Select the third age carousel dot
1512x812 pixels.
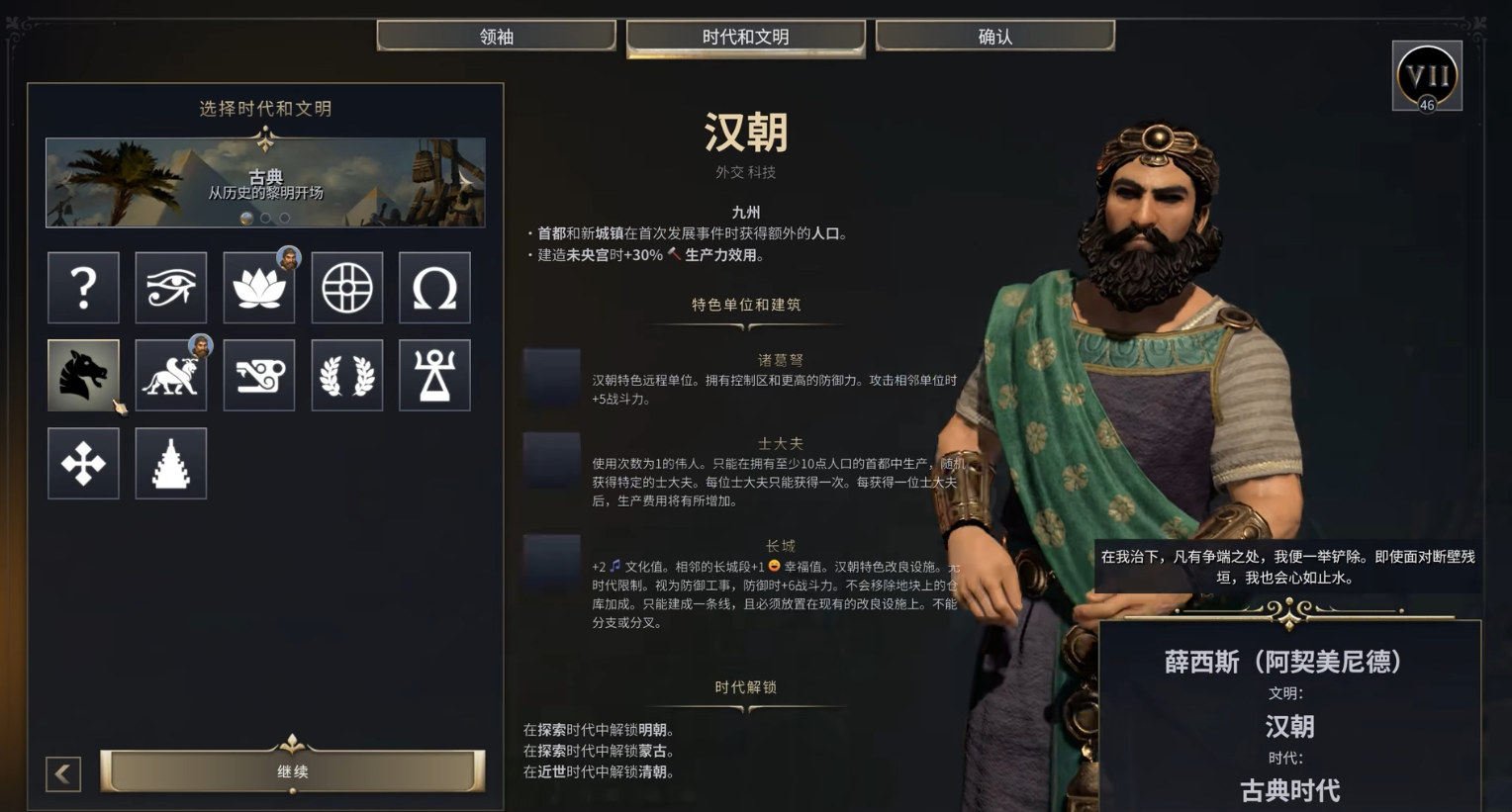tap(285, 218)
